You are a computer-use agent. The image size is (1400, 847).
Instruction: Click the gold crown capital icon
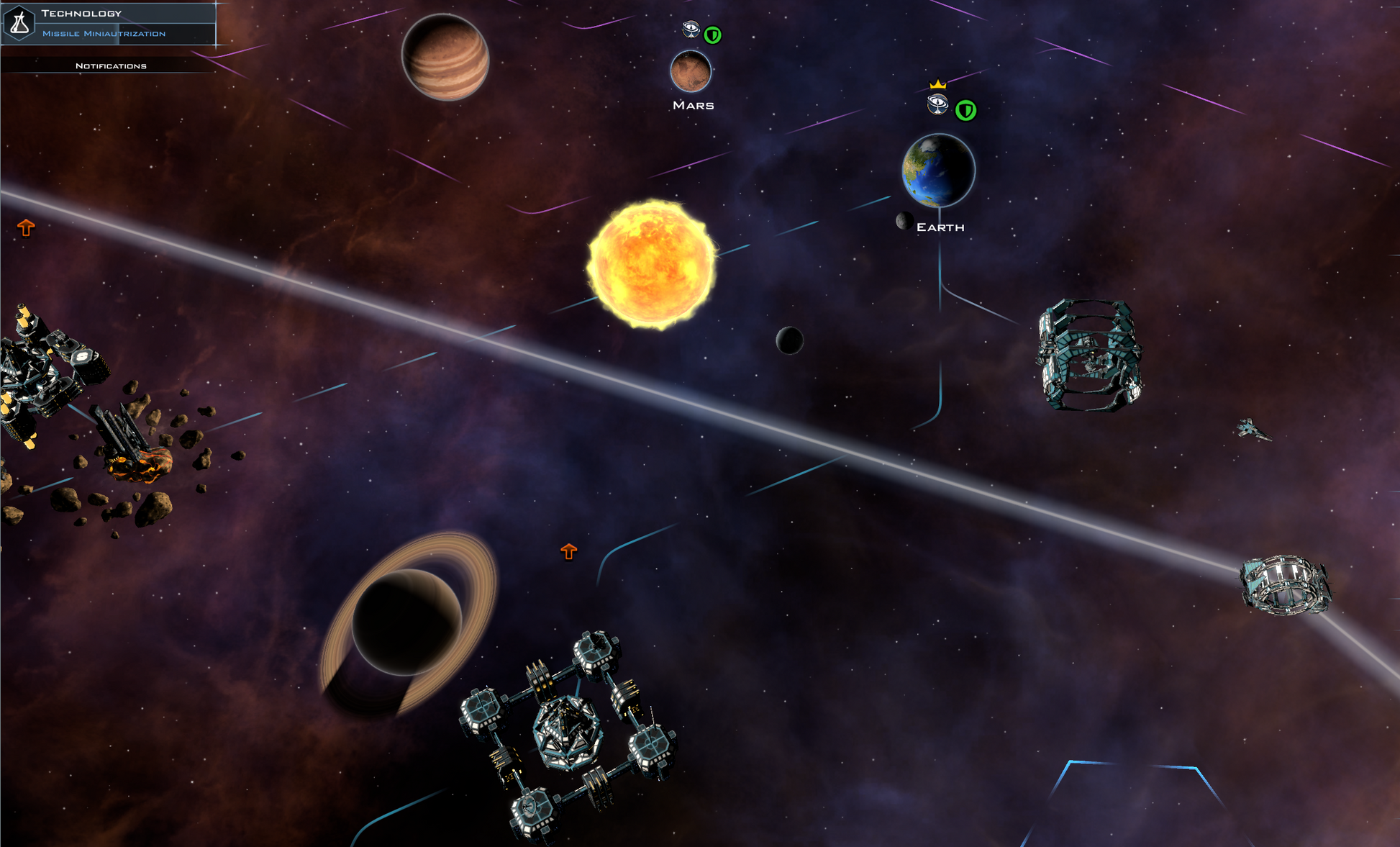pyautogui.click(x=937, y=84)
